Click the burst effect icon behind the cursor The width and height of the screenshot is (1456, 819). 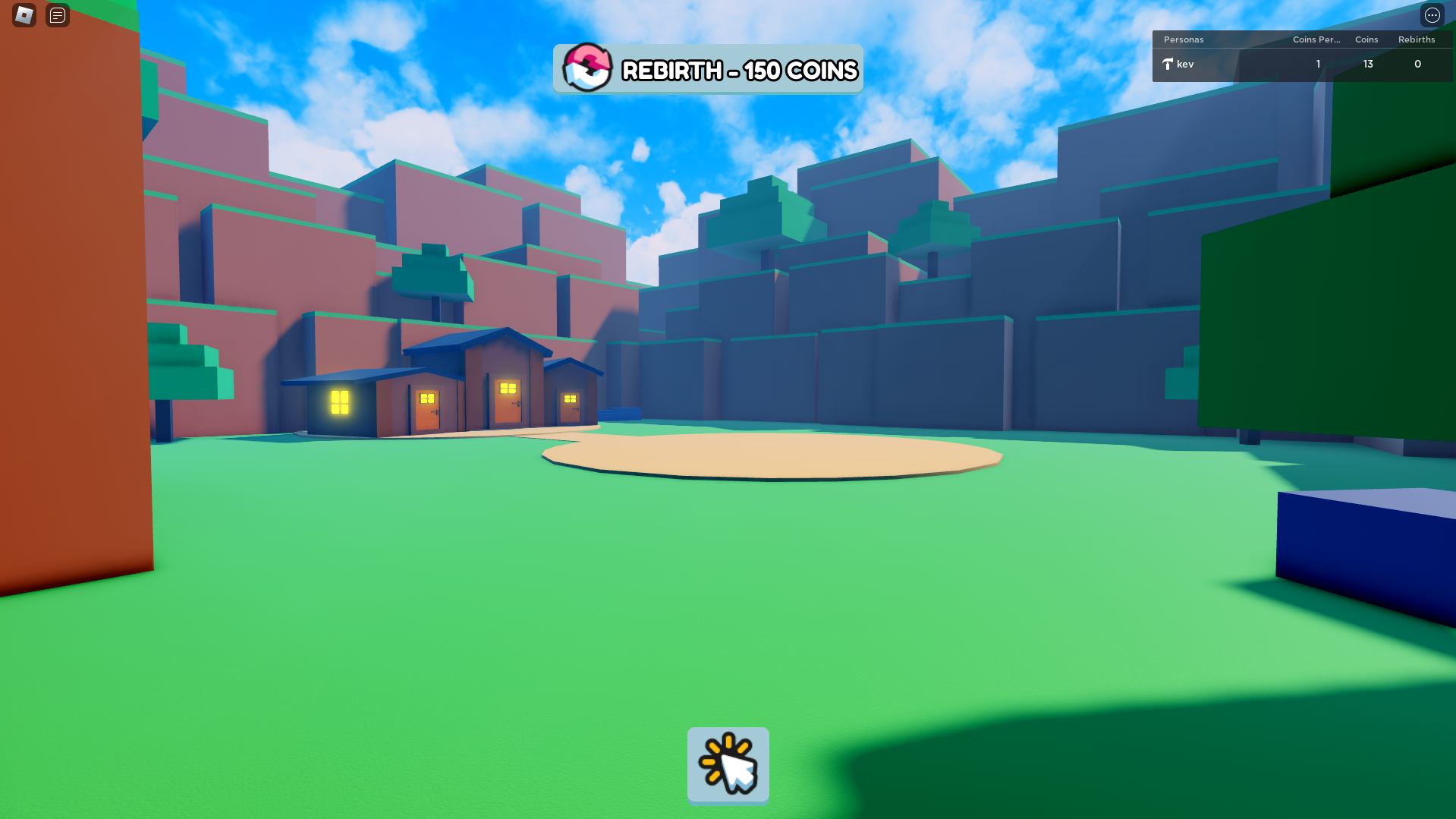click(717, 755)
